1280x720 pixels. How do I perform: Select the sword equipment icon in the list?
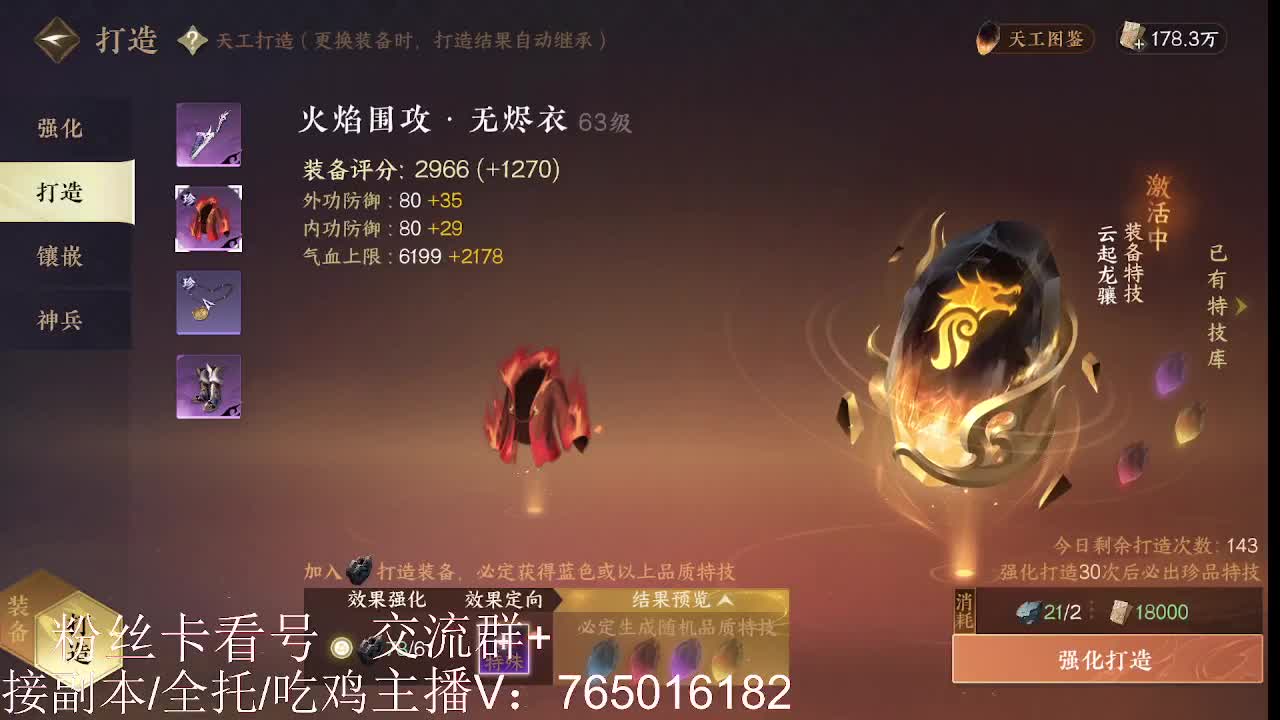tap(207, 134)
